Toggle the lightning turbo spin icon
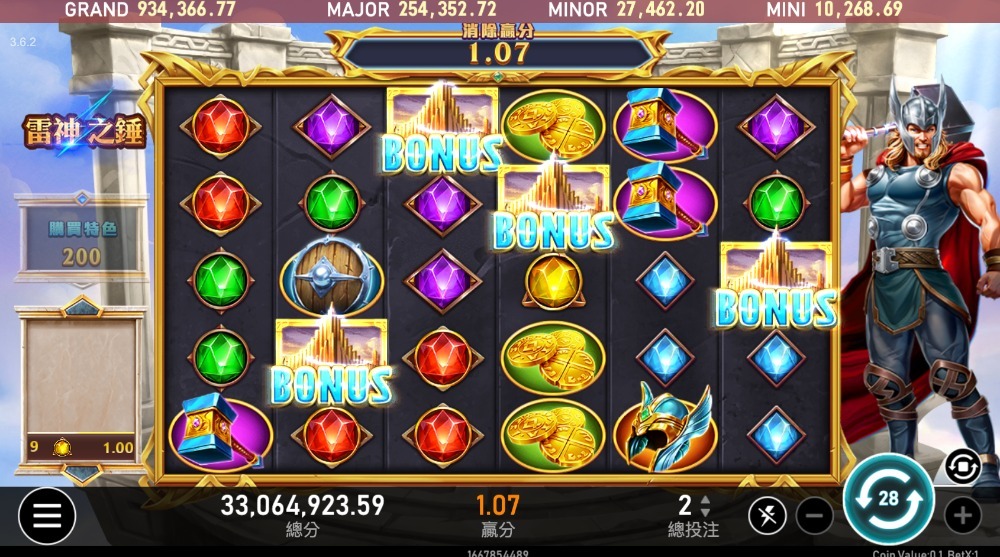Image resolution: width=1000 pixels, height=557 pixels. click(766, 516)
